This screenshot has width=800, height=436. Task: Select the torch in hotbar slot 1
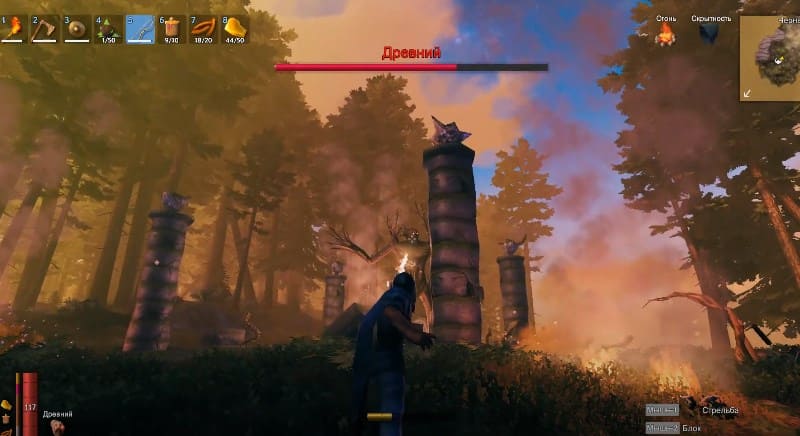[x=15, y=29]
